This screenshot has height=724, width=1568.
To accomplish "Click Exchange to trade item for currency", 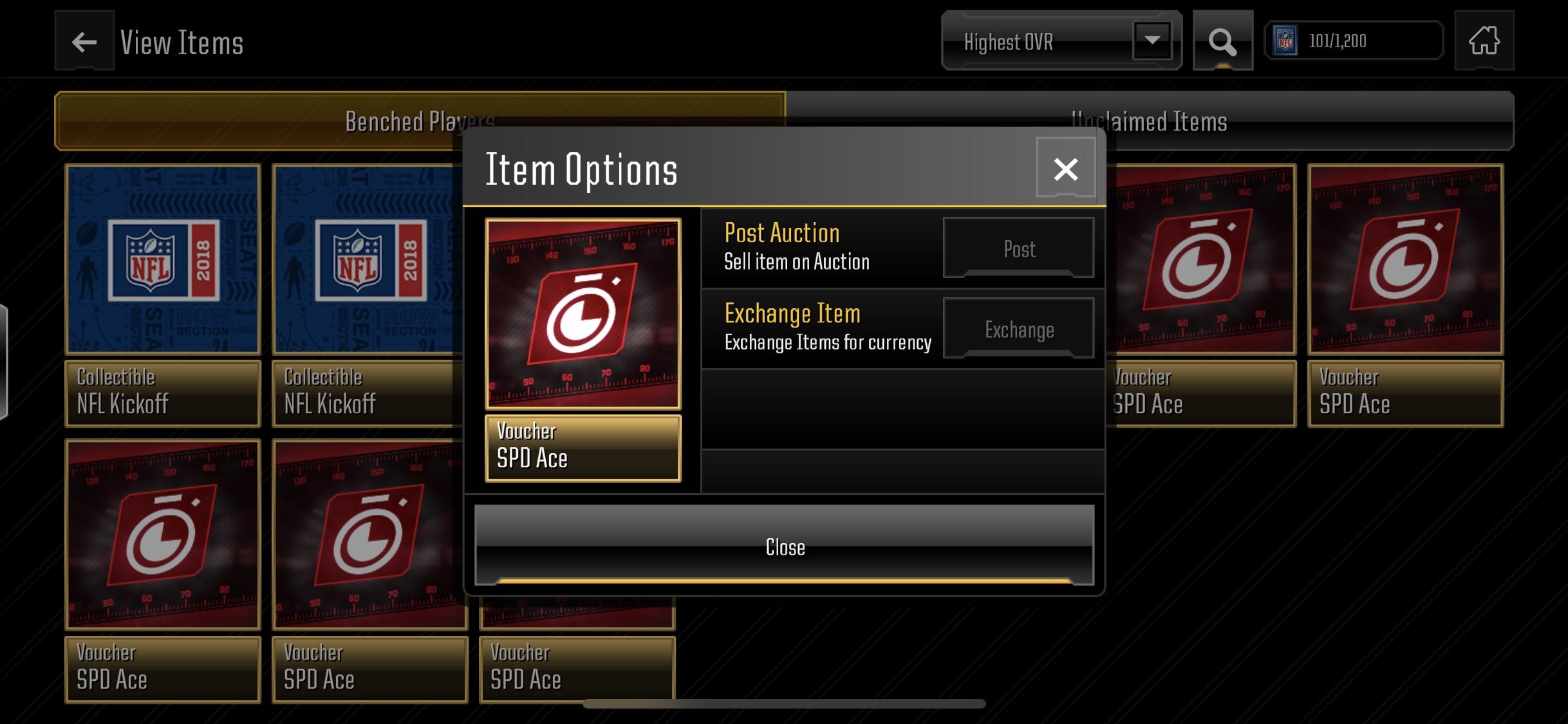I will 1018,329.
